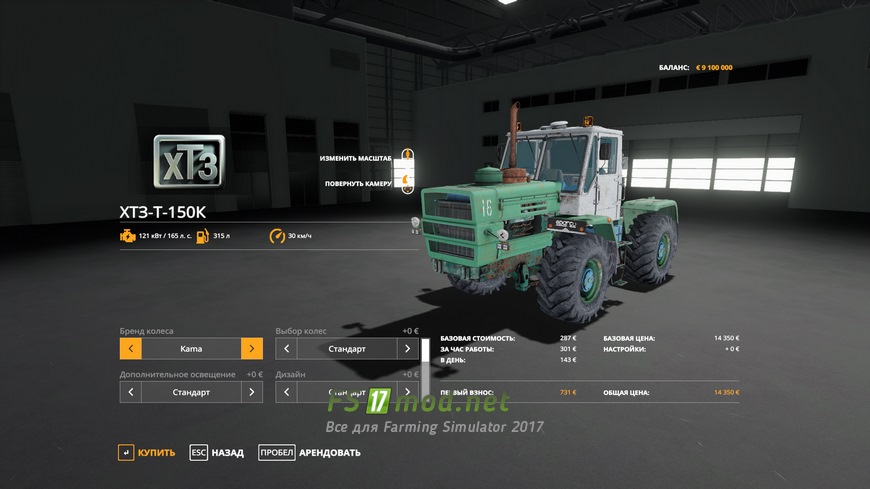Viewport: 870px width, 489px height.
Task: Go to previous Дизайн option
Action: [287, 392]
